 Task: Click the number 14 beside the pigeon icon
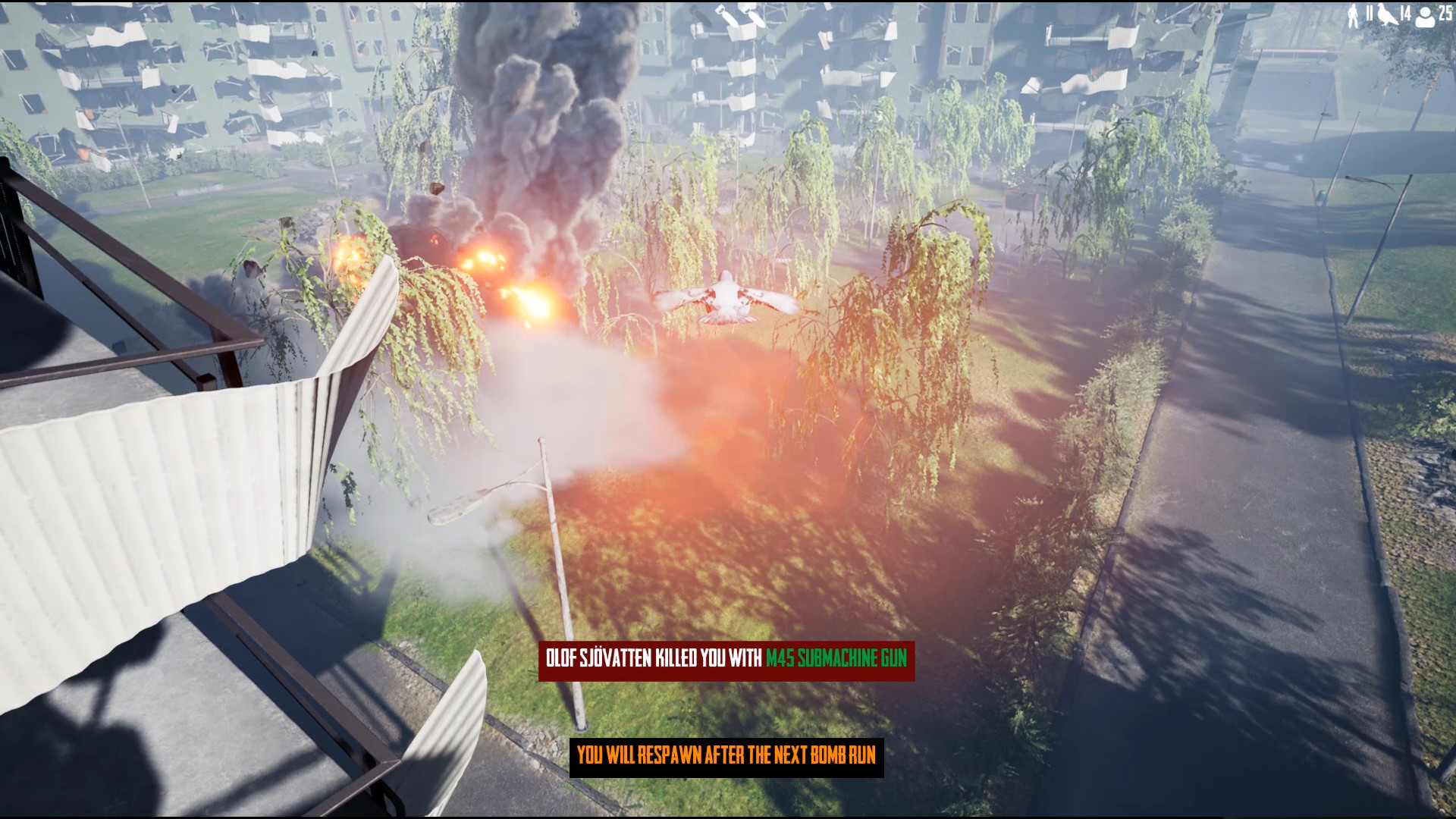tap(1406, 12)
